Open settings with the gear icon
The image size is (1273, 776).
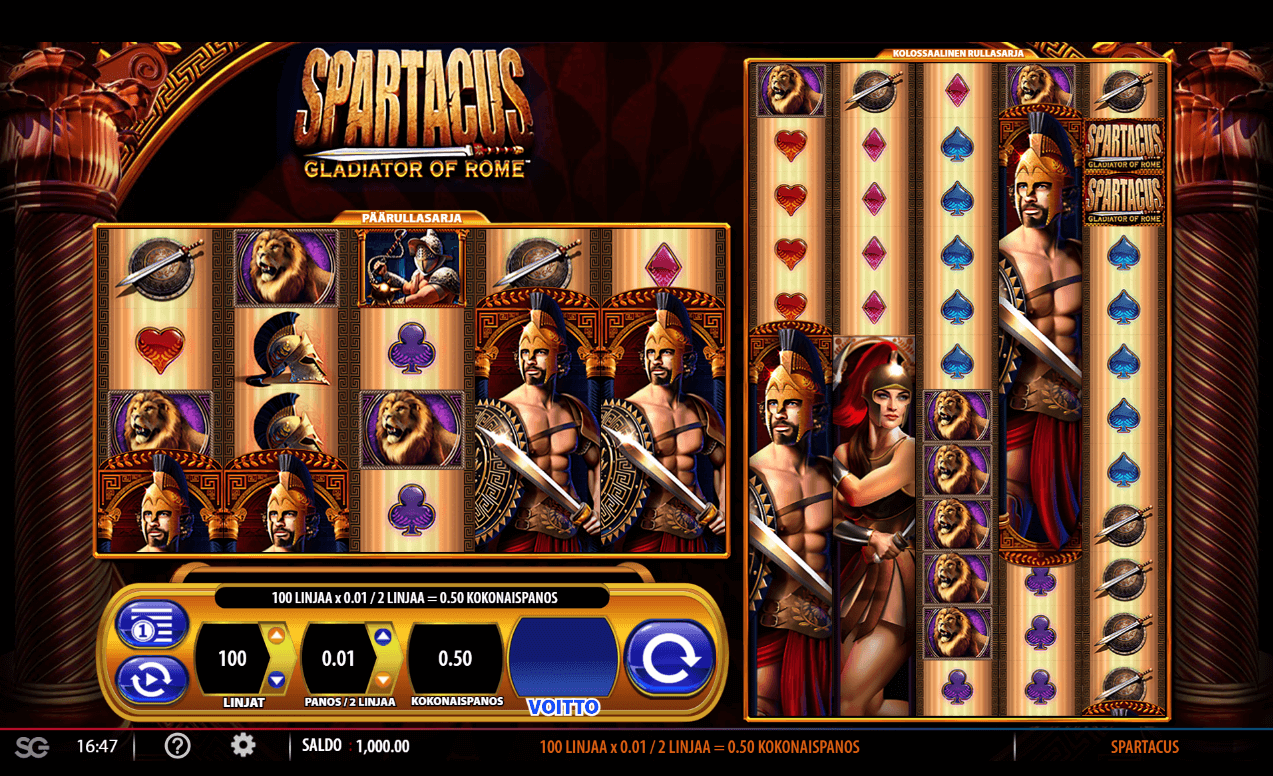click(243, 745)
